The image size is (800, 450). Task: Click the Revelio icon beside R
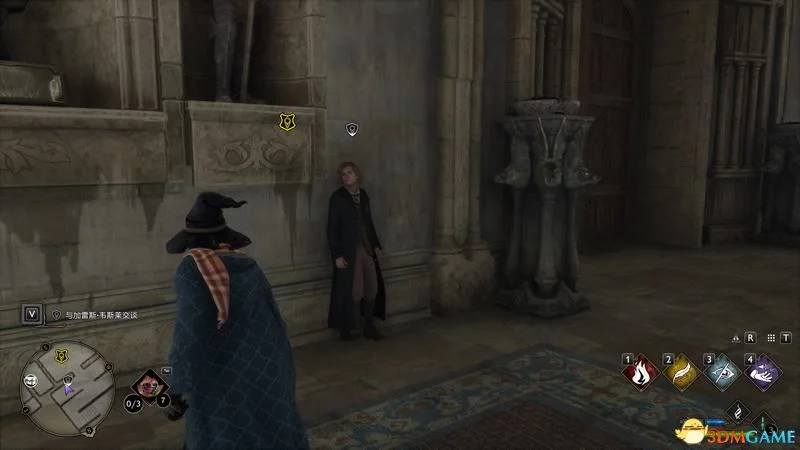[x=735, y=338]
